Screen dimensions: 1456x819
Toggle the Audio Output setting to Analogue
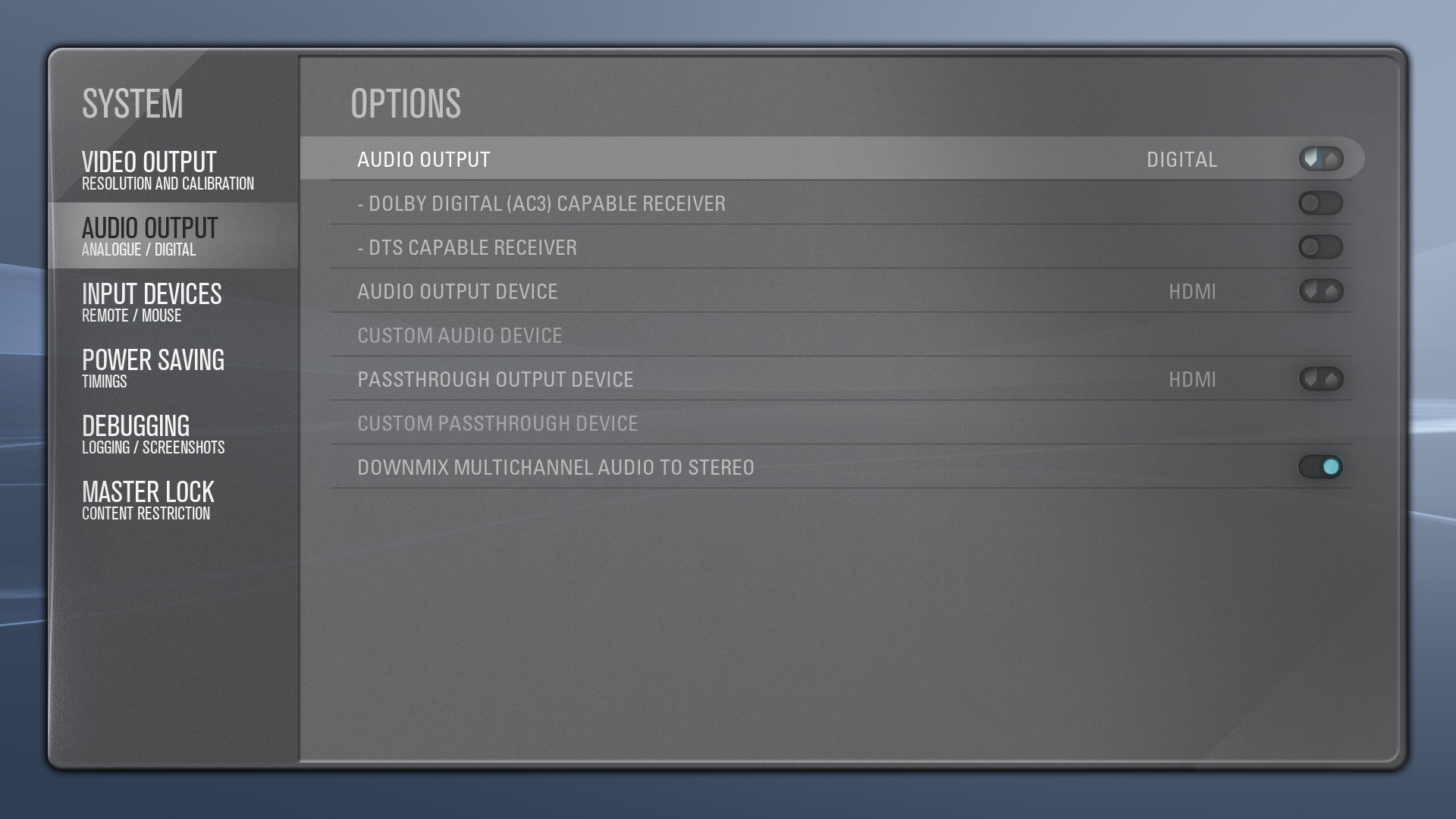[1321, 159]
